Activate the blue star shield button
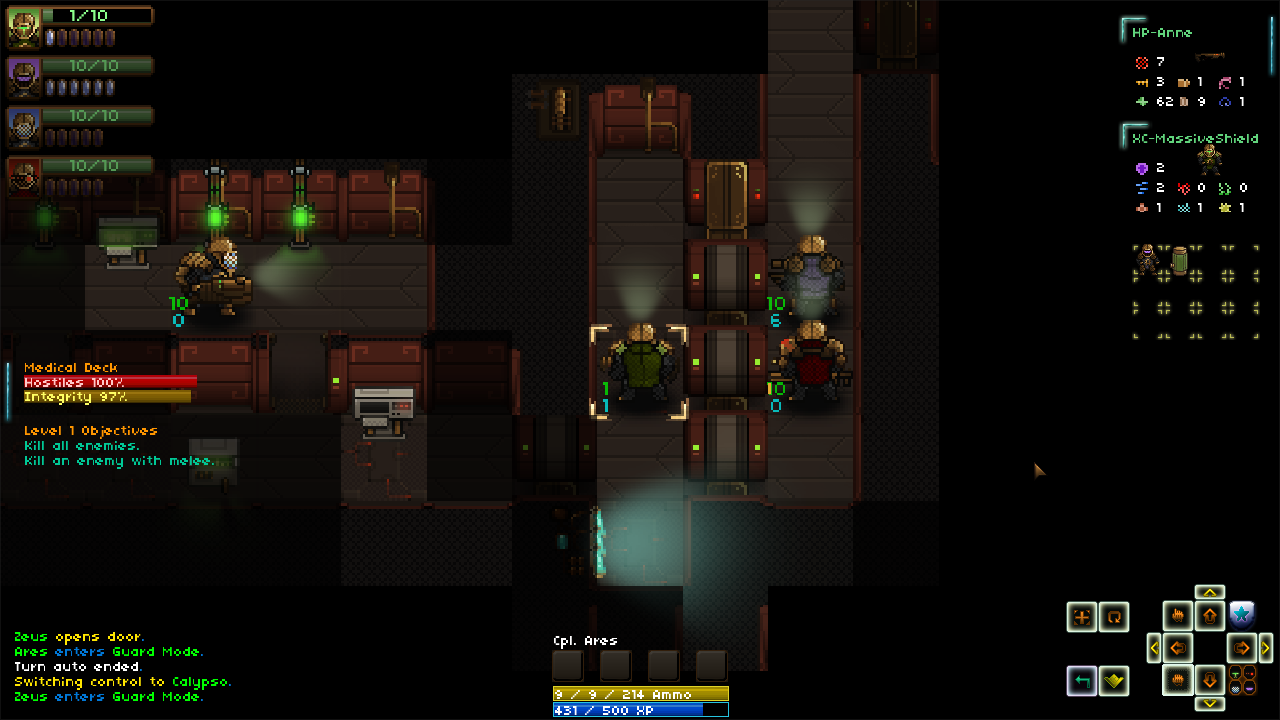This screenshot has width=1280, height=720. pyautogui.click(x=1241, y=615)
